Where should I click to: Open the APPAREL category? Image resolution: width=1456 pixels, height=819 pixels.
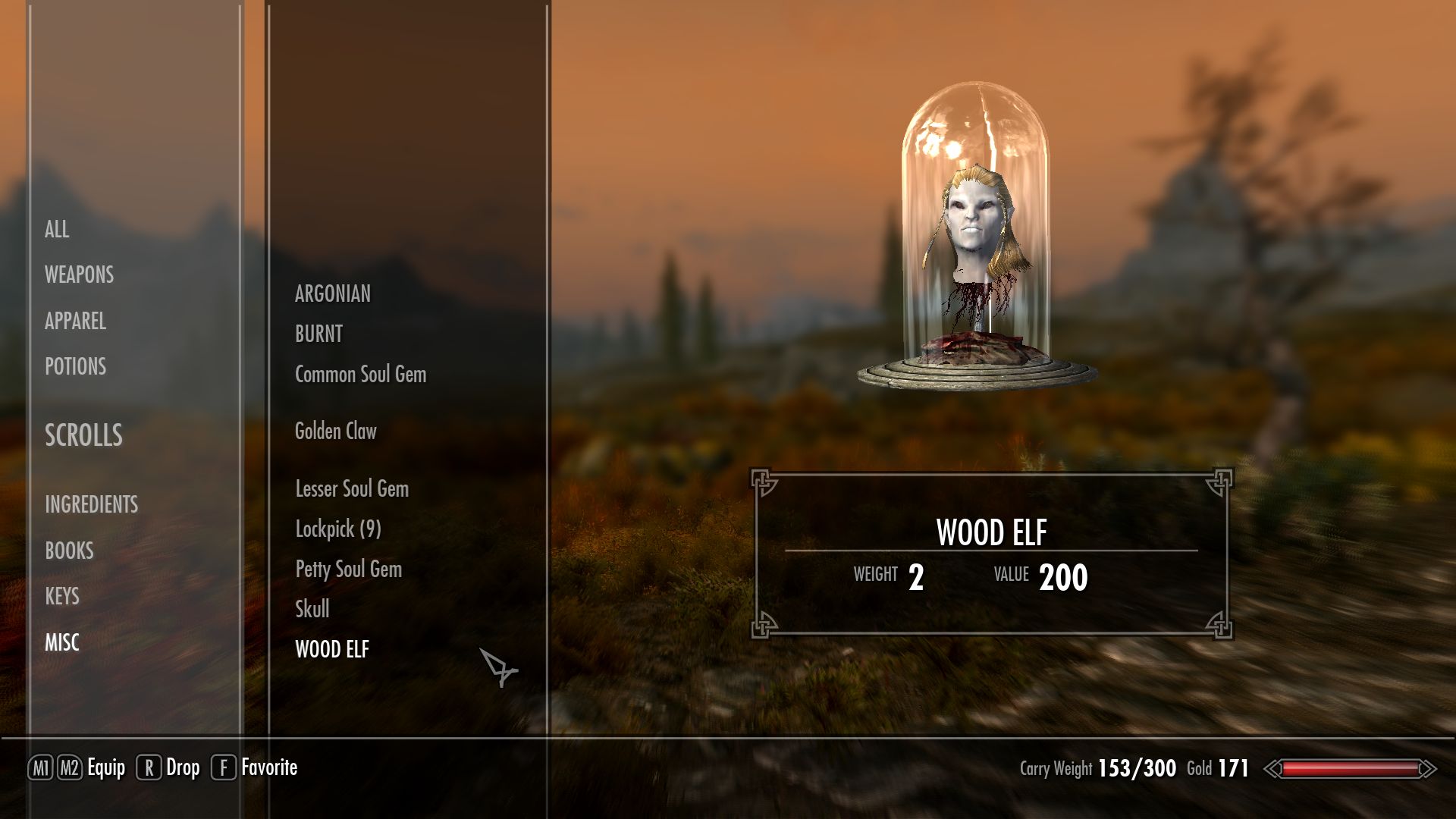[75, 321]
